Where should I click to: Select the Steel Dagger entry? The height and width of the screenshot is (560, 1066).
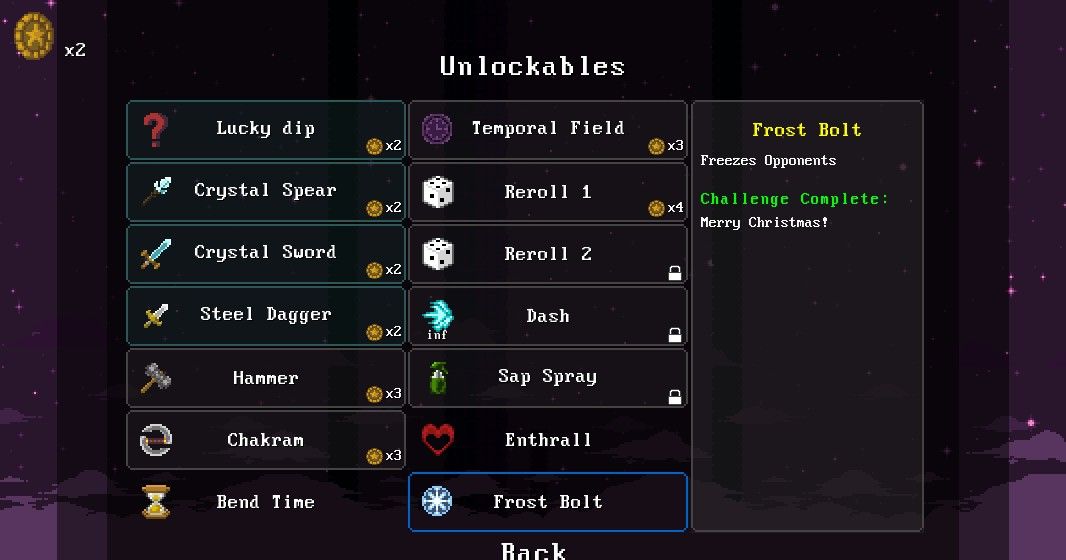tap(265, 315)
